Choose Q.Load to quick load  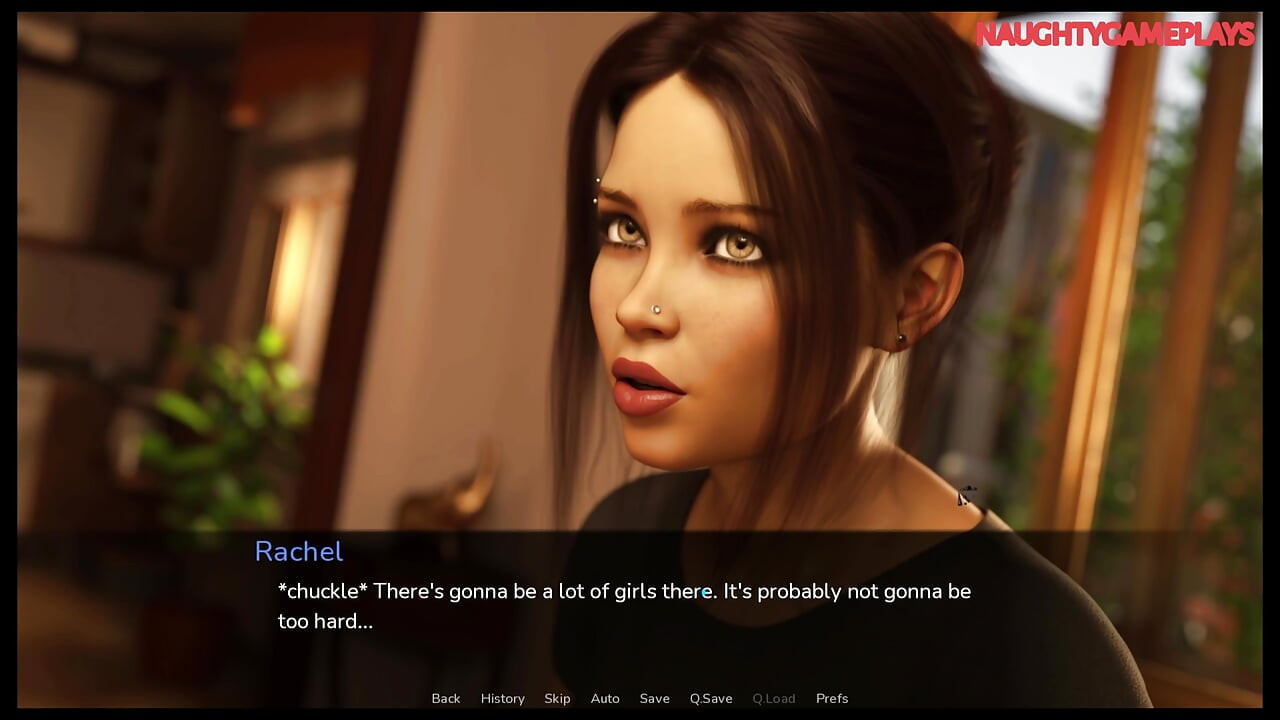(774, 698)
